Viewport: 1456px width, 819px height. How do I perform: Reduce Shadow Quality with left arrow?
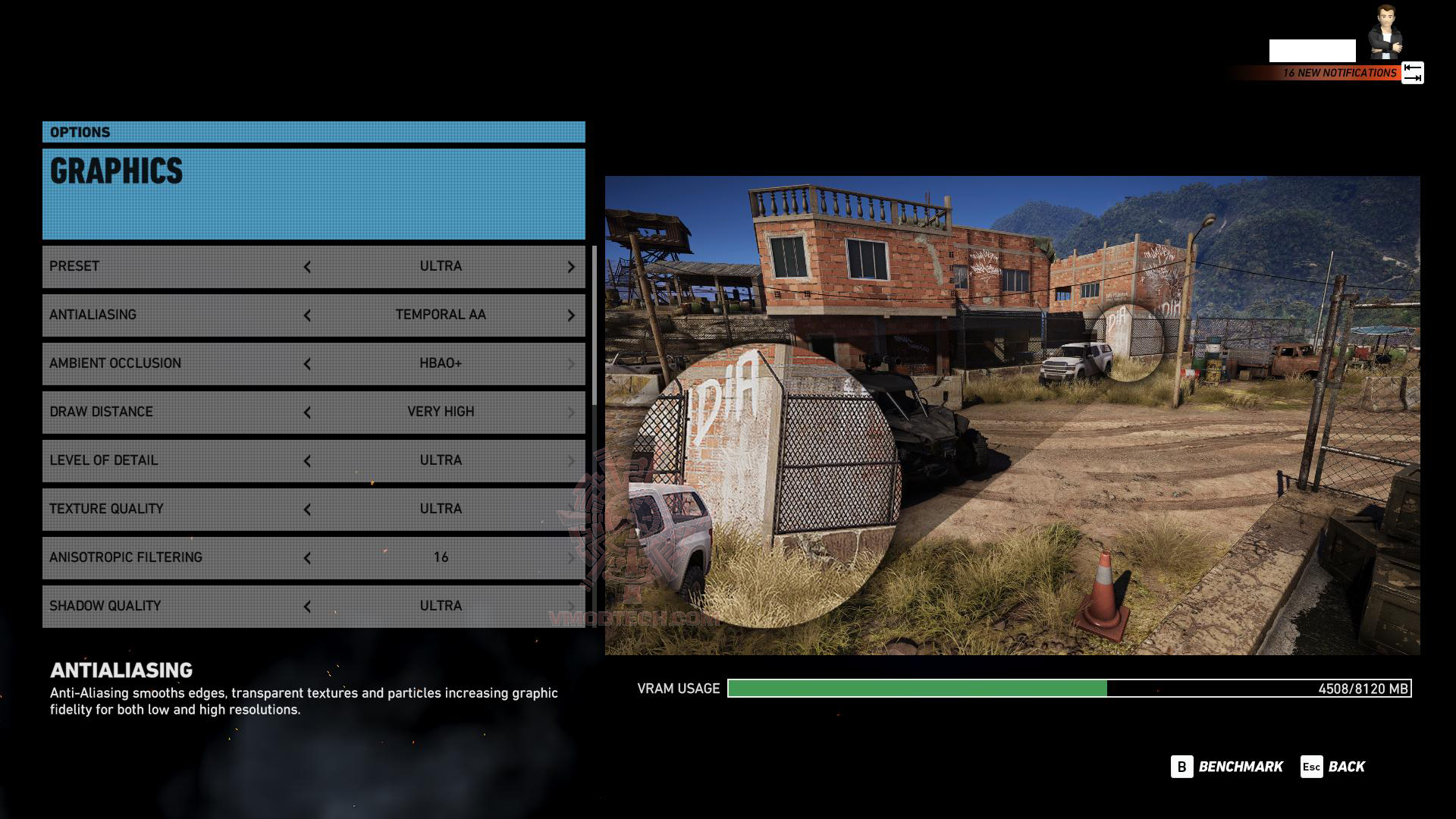click(x=307, y=607)
